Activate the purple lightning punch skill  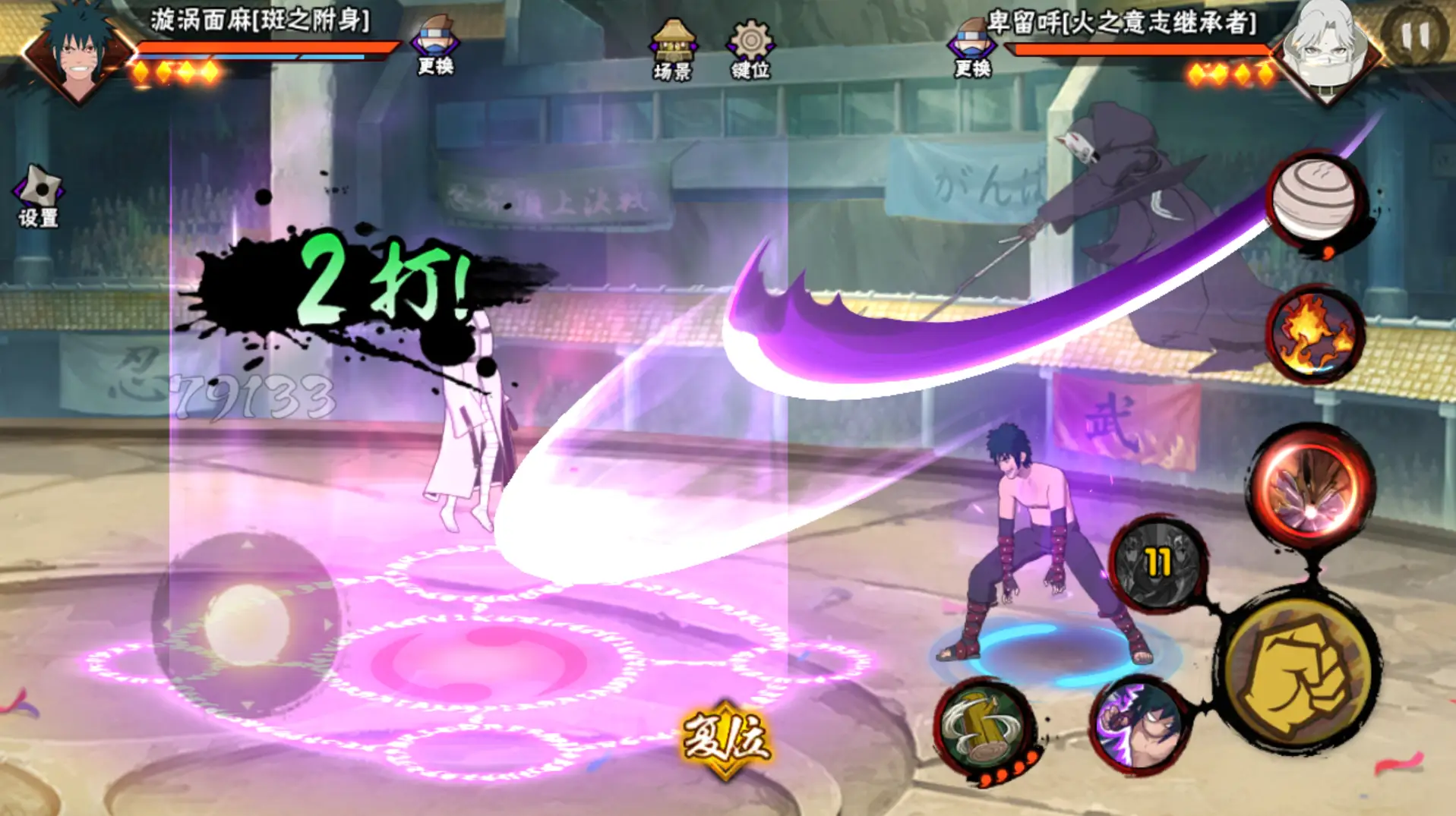[1139, 725]
